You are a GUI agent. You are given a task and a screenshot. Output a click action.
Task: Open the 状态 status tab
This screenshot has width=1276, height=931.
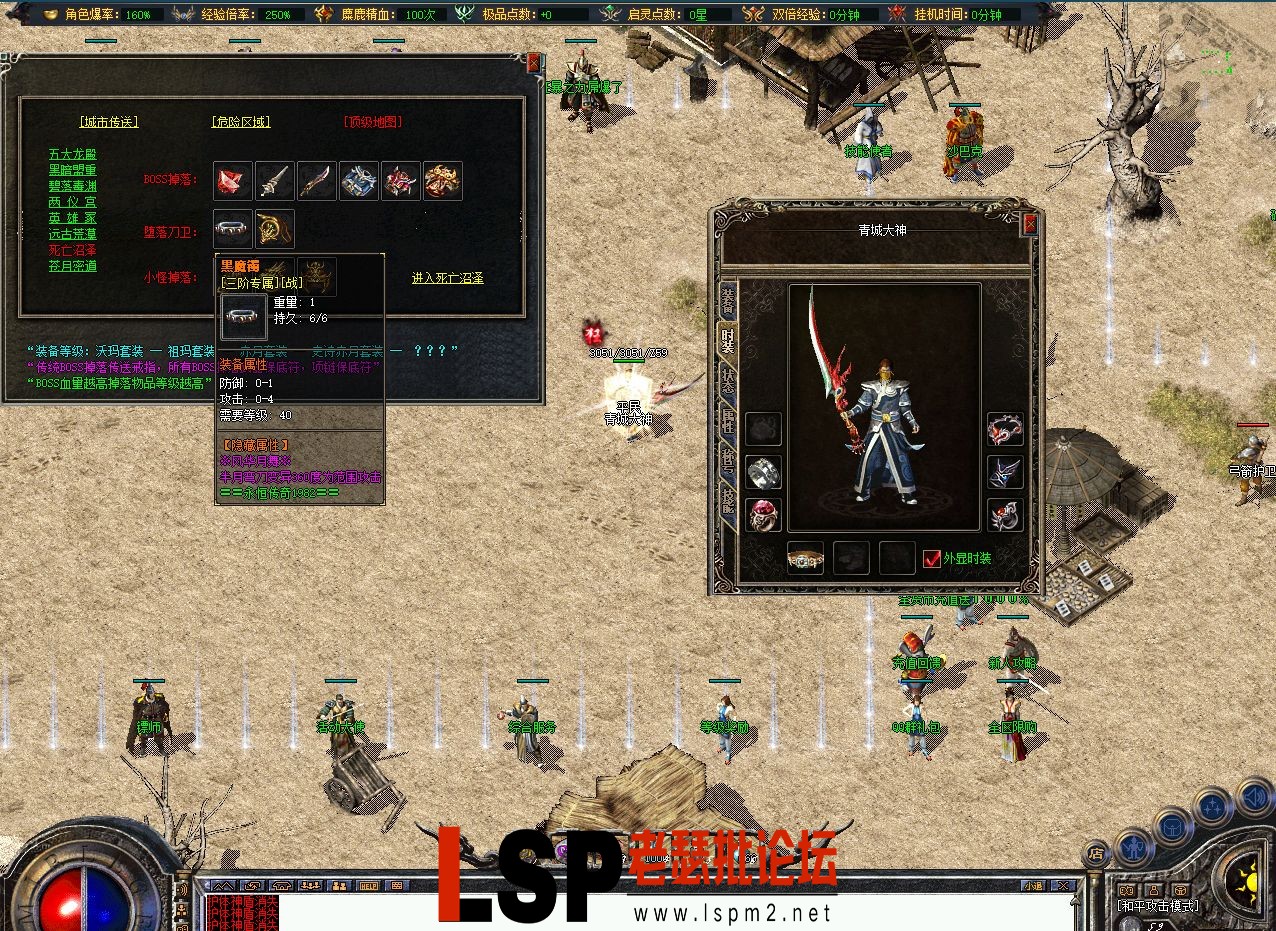727,383
